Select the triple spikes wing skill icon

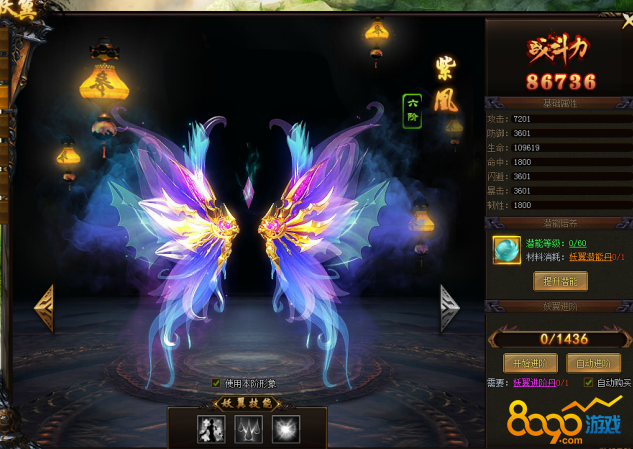[x=248, y=428]
